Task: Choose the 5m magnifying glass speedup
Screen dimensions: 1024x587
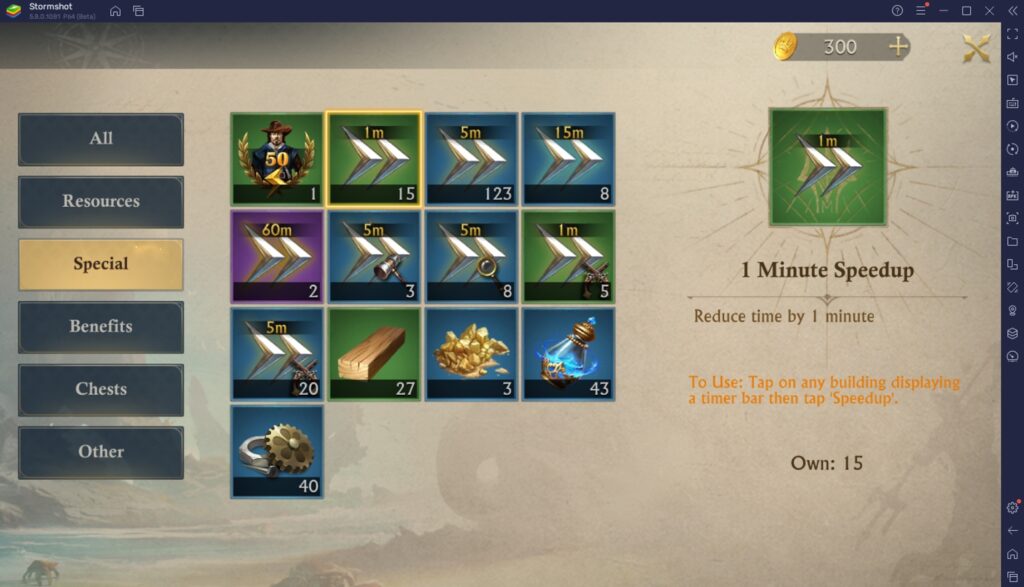Action: click(x=471, y=256)
